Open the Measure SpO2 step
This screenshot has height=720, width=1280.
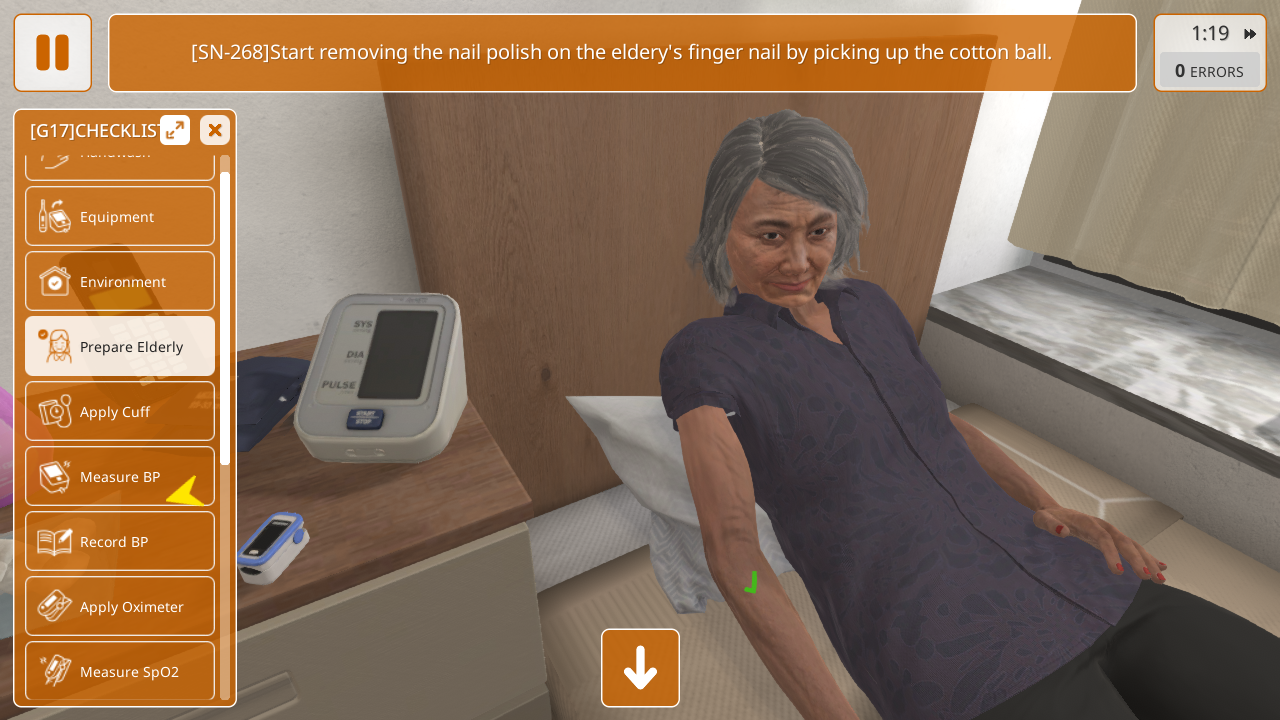click(120, 671)
